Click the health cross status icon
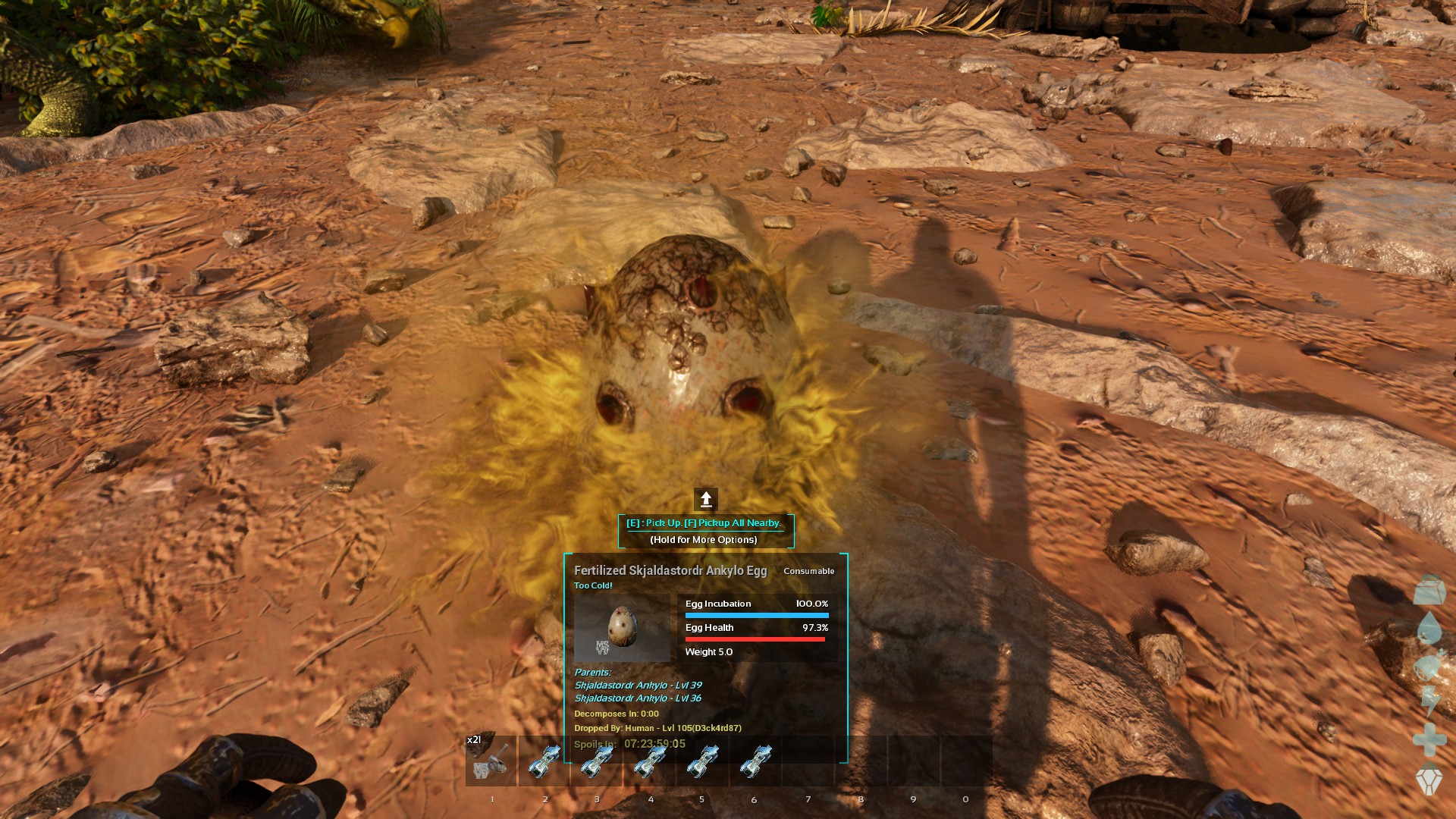Image resolution: width=1456 pixels, height=819 pixels. 1429,739
